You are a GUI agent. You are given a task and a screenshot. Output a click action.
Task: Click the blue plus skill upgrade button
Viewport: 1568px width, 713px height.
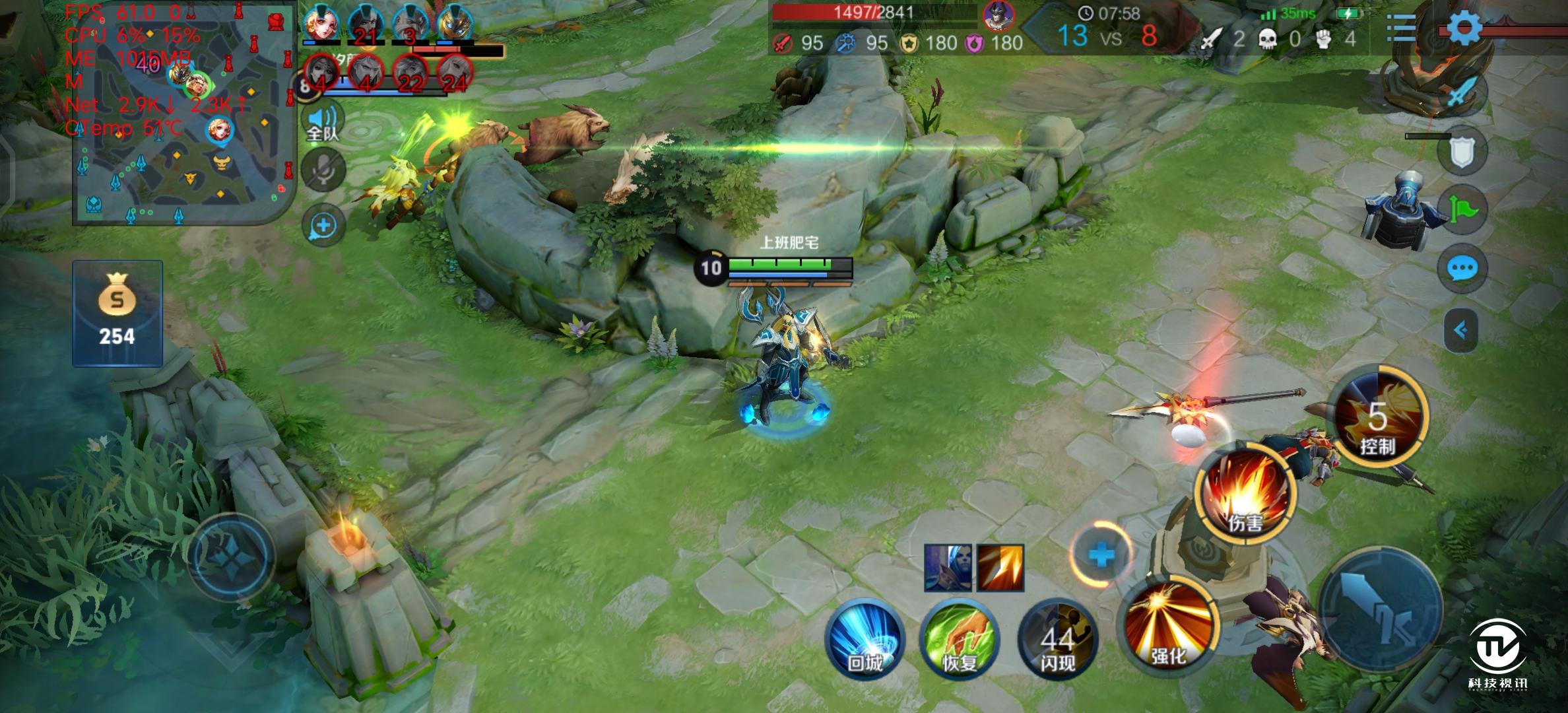click(x=1101, y=555)
